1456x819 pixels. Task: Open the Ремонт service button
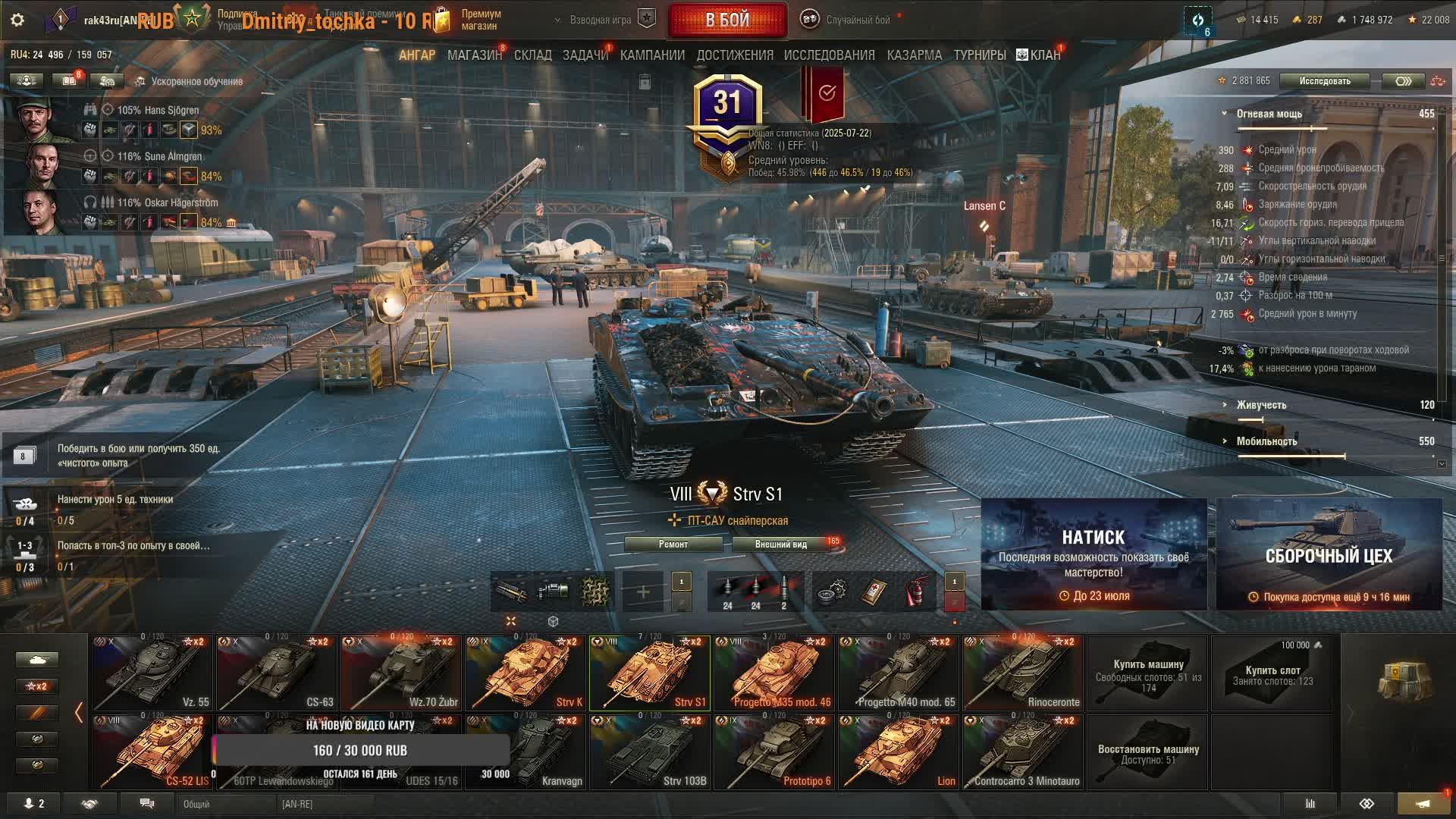click(673, 544)
